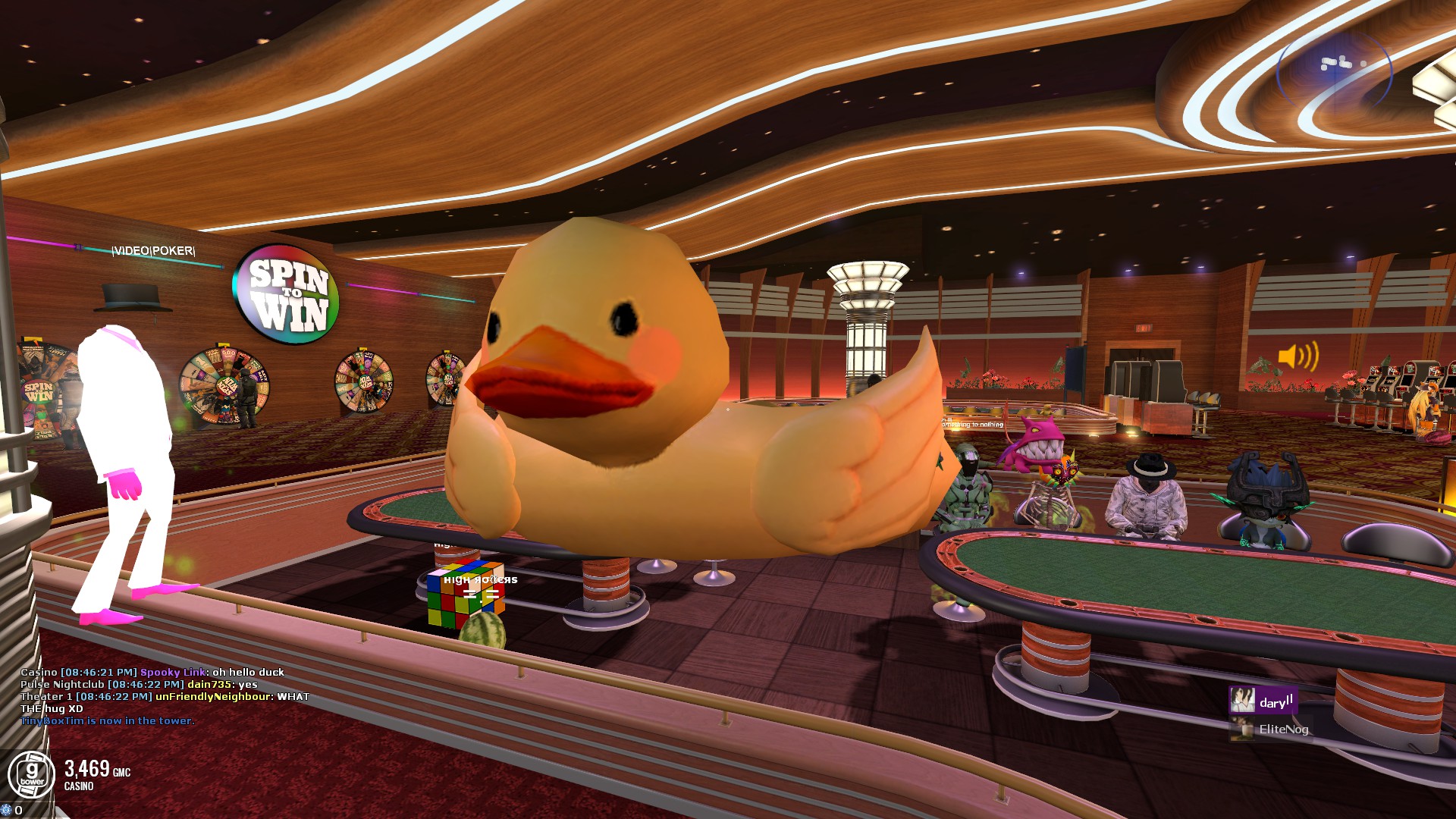Select EliteNog's voice chat panel
The height and width of the screenshot is (819, 1456).
coord(1272,729)
